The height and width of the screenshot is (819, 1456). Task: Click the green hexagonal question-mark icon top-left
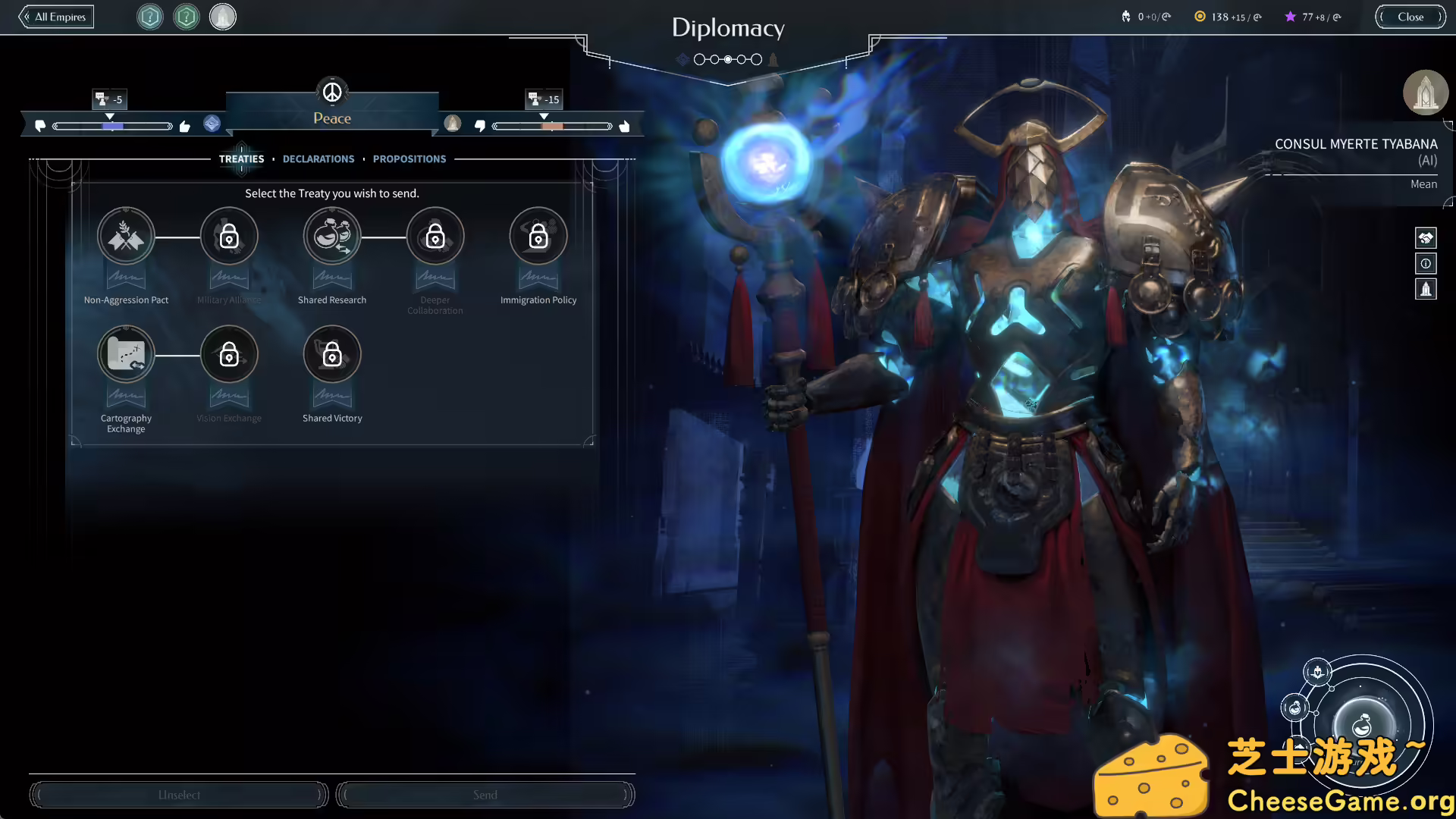186,17
